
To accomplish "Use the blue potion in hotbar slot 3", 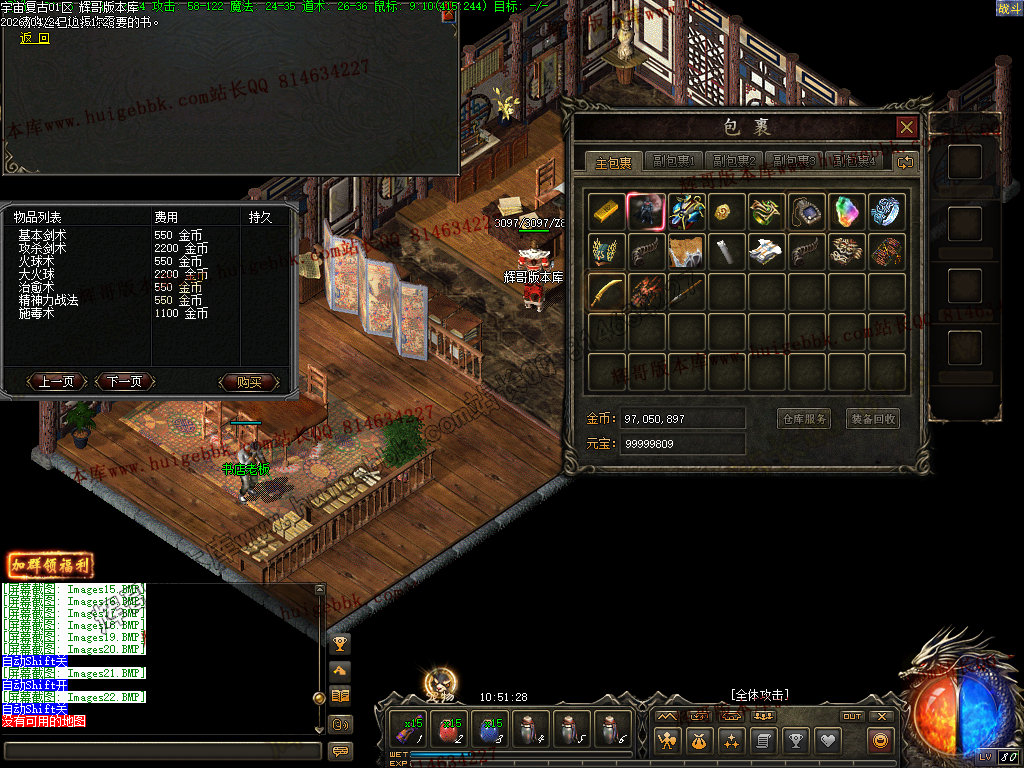I will [x=491, y=729].
